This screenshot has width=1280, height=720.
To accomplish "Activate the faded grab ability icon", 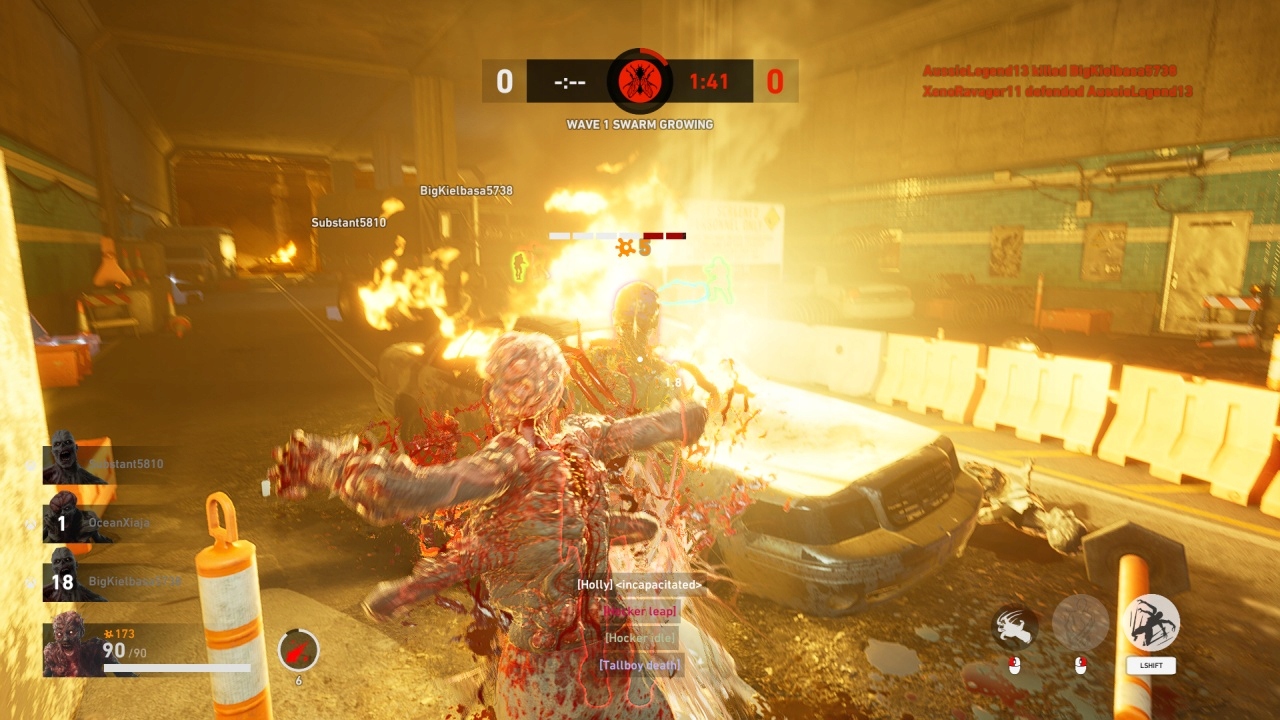I will (1080, 623).
